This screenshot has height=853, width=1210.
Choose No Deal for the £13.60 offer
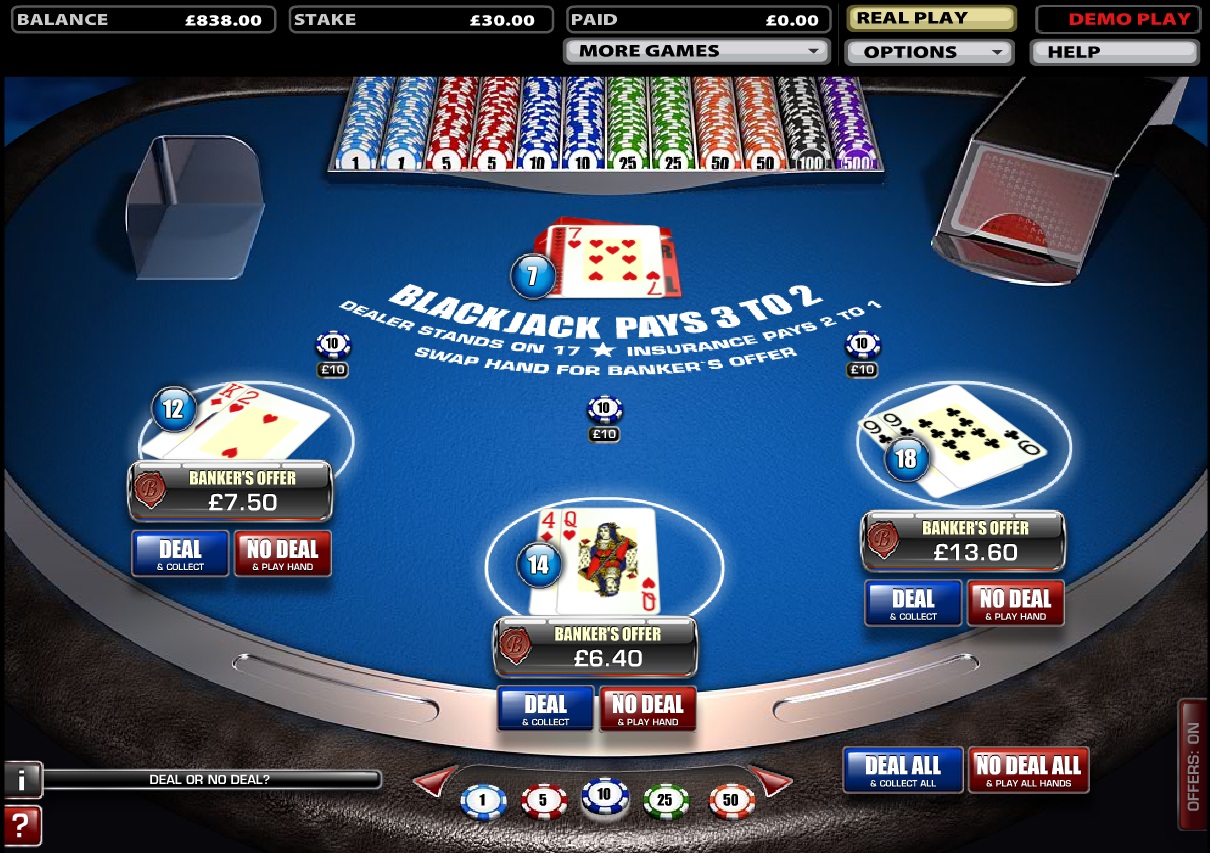click(1015, 603)
